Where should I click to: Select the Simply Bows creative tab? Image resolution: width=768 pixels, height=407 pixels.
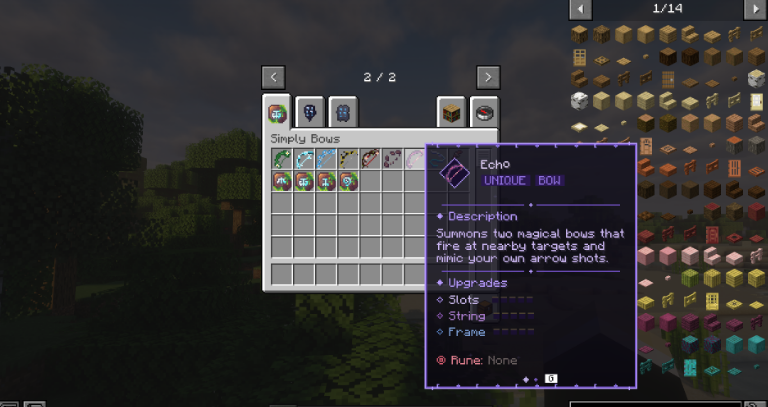277,112
